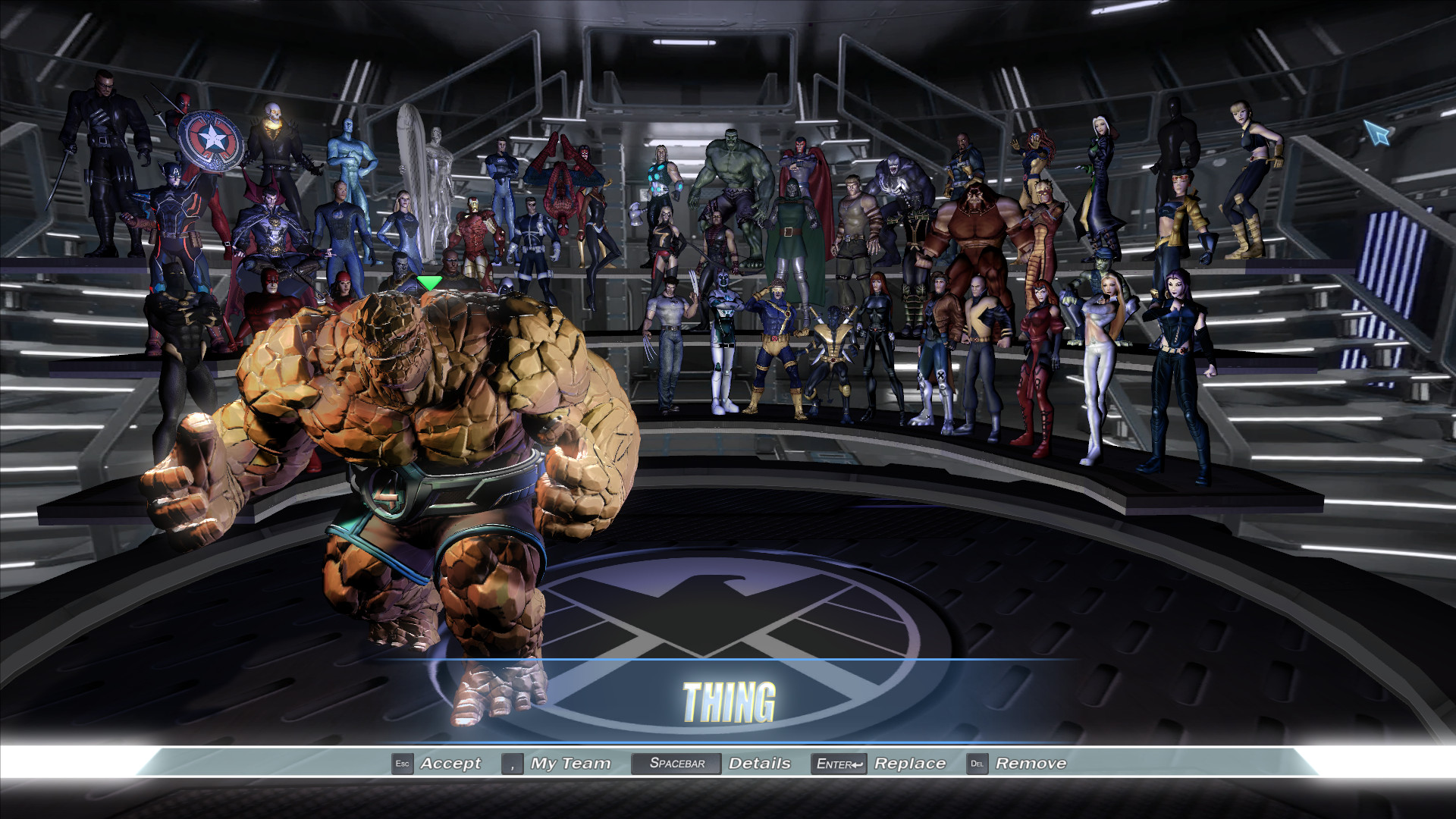This screenshot has width=1456, height=819.
Task: Open Details via the Spacebar entry
Action: [758, 764]
